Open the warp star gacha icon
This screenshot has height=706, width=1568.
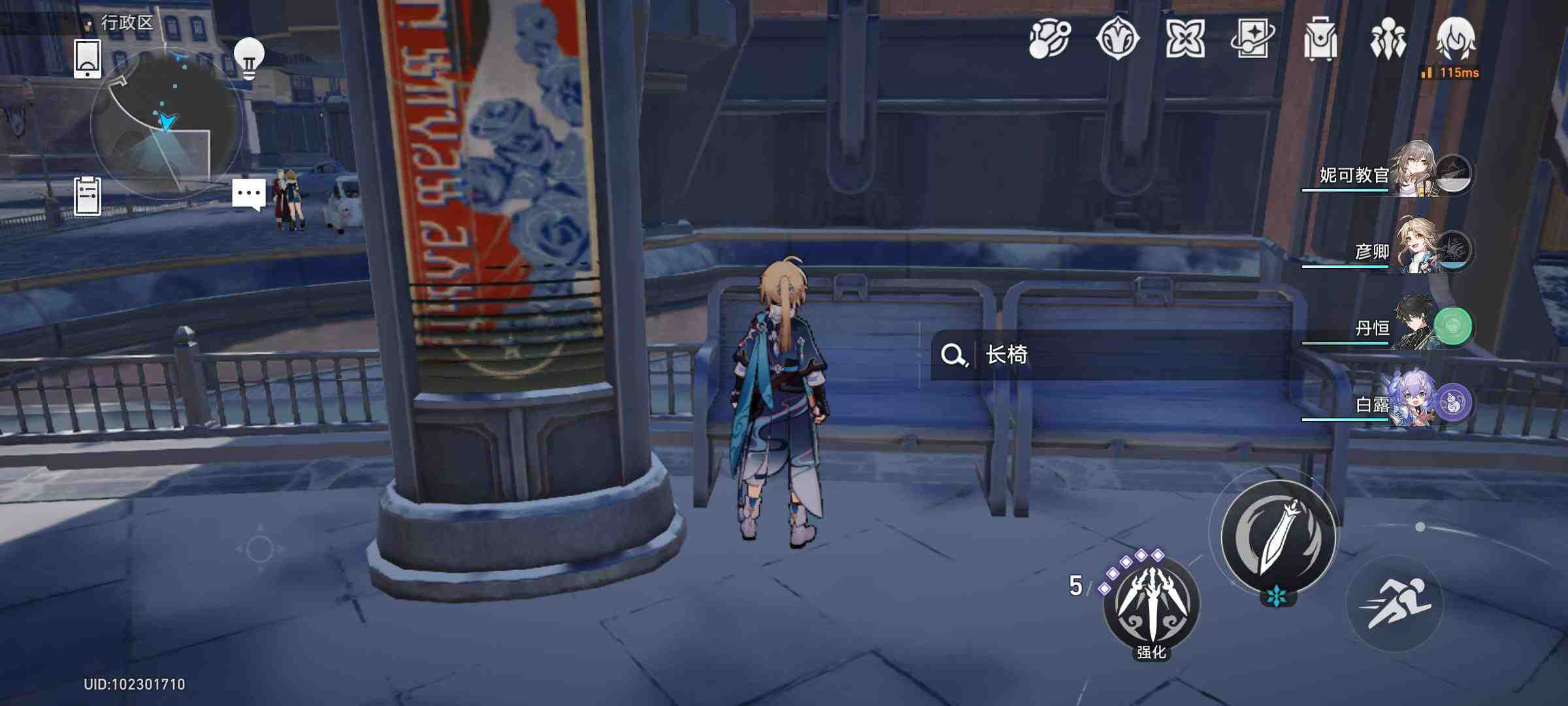(x=1117, y=39)
